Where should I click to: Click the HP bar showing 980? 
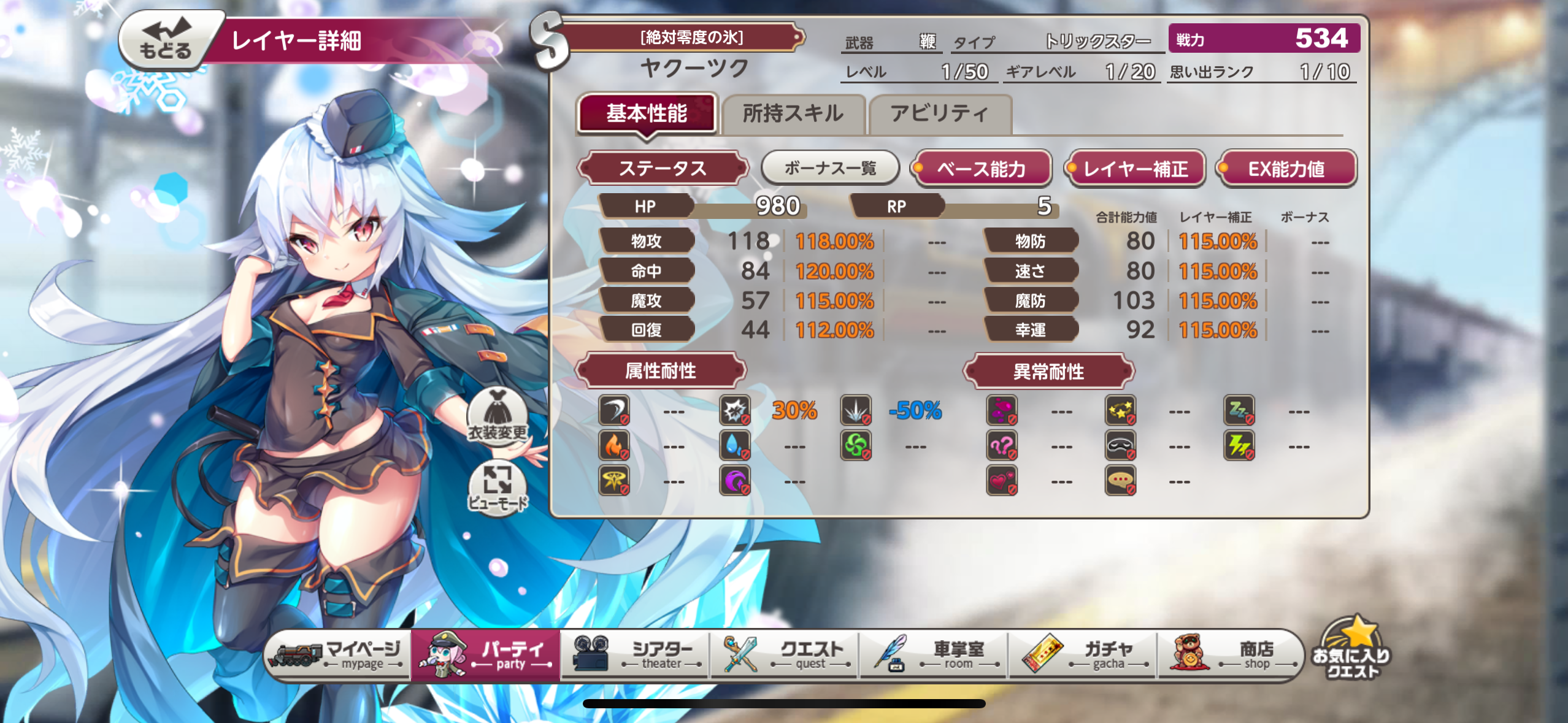pos(699,206)
